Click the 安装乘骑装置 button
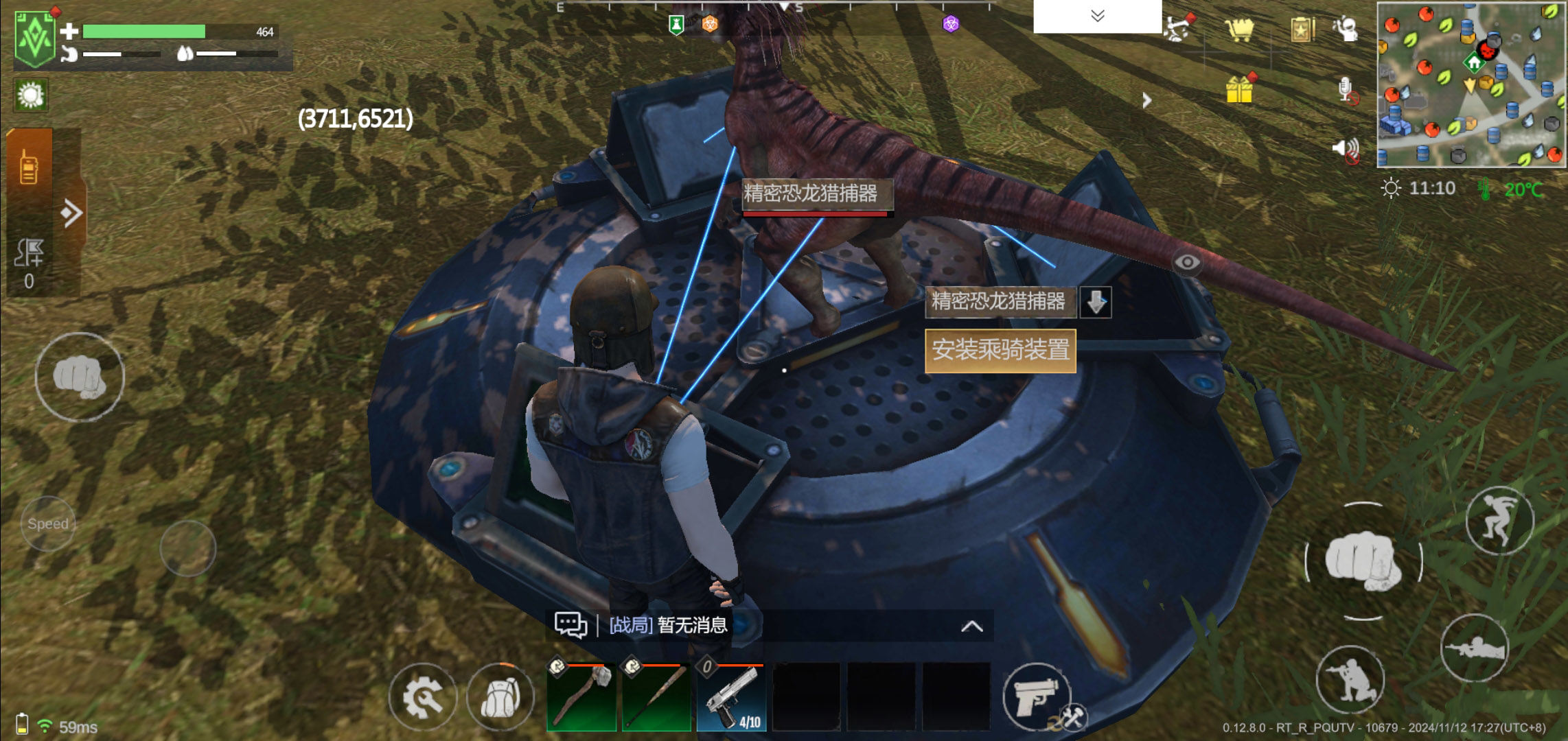The height and width of the screenshot is (741, 1568). 1000,351
